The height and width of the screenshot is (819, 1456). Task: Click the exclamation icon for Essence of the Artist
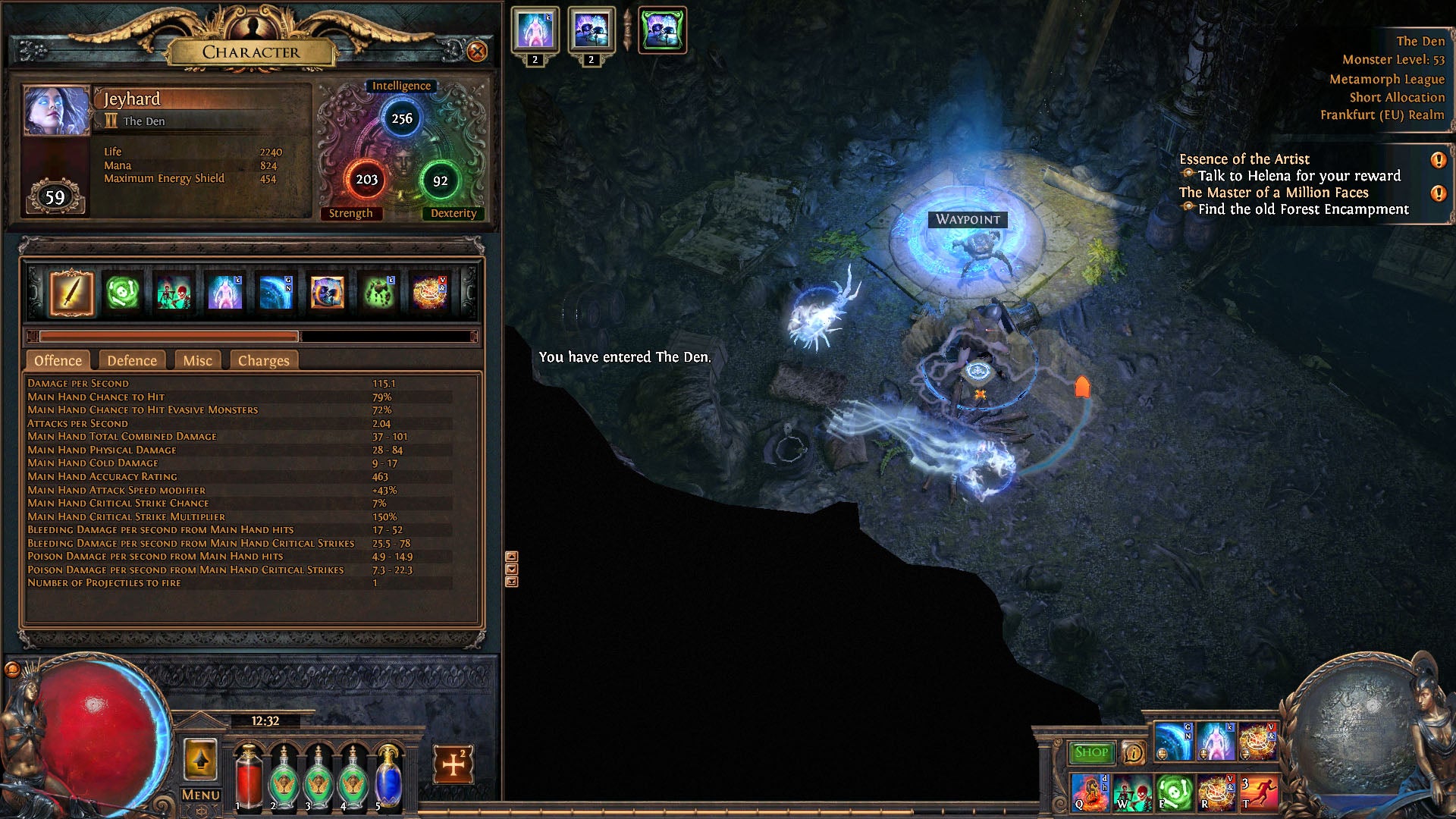1439,159
